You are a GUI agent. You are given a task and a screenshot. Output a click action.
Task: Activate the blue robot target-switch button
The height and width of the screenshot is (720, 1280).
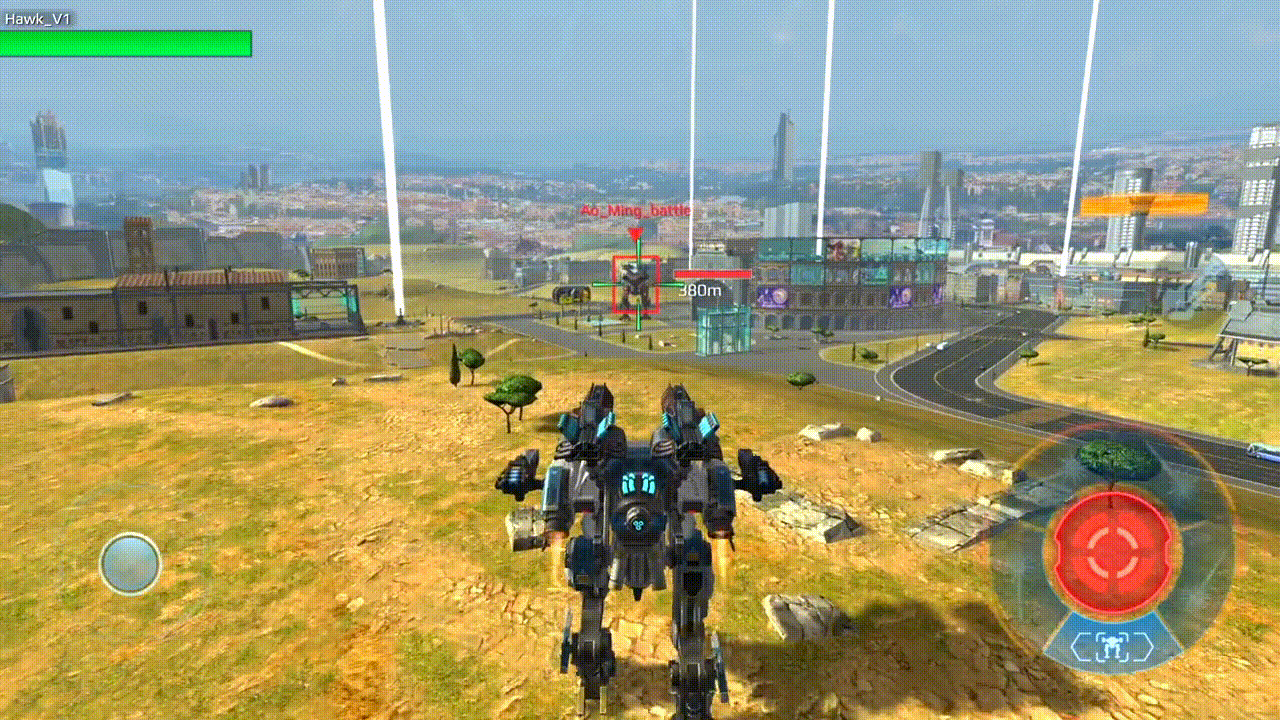pyautogui.click(x=1111, y=647)
